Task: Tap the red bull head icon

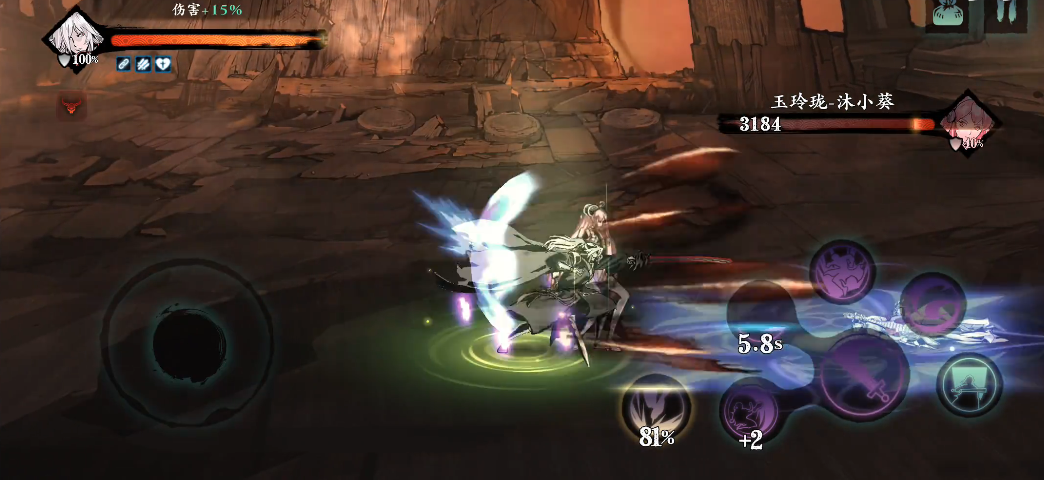Action: point(71,104)
